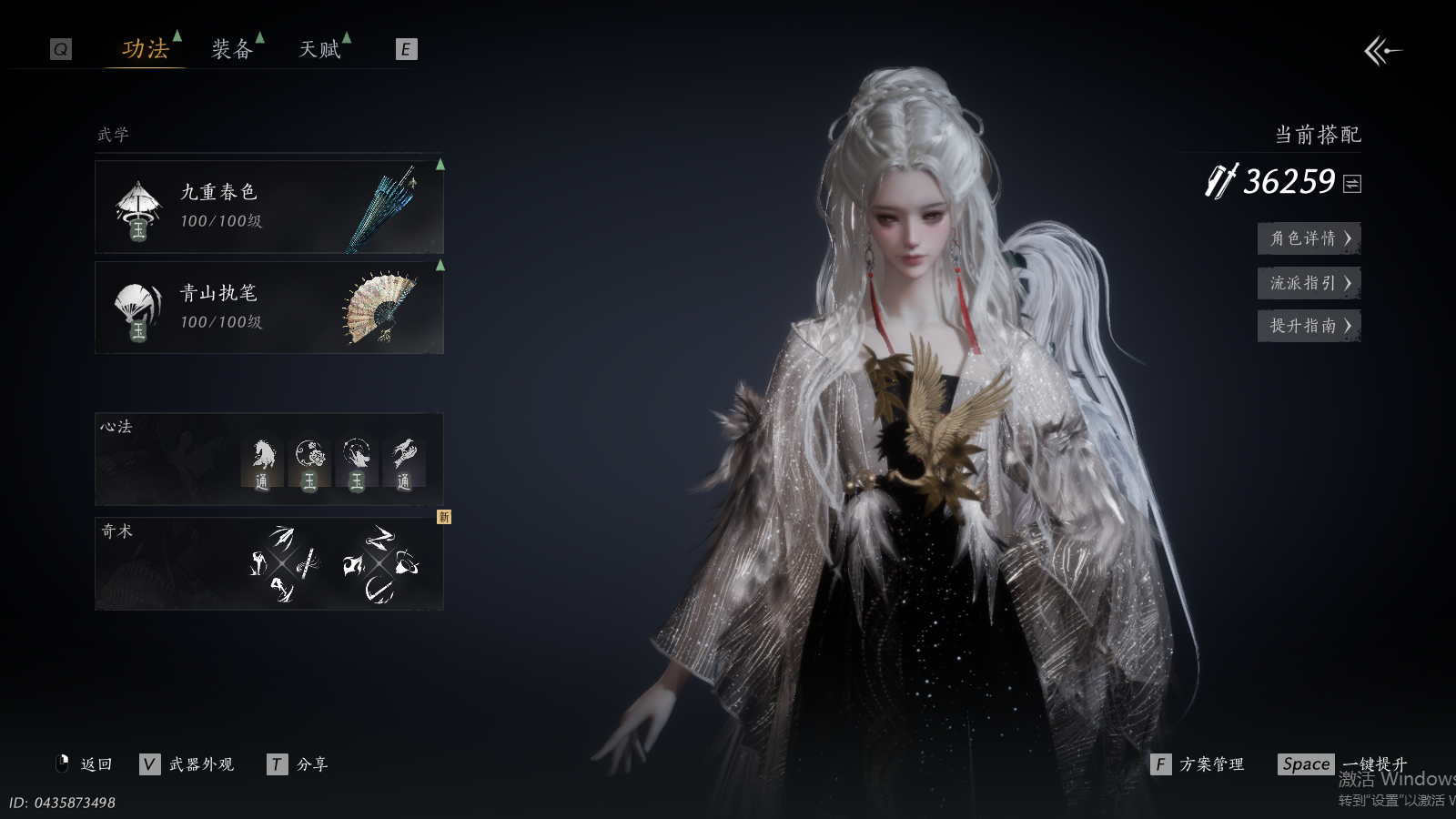
Task: Click the 返回 return button
Action: point(86,764)
